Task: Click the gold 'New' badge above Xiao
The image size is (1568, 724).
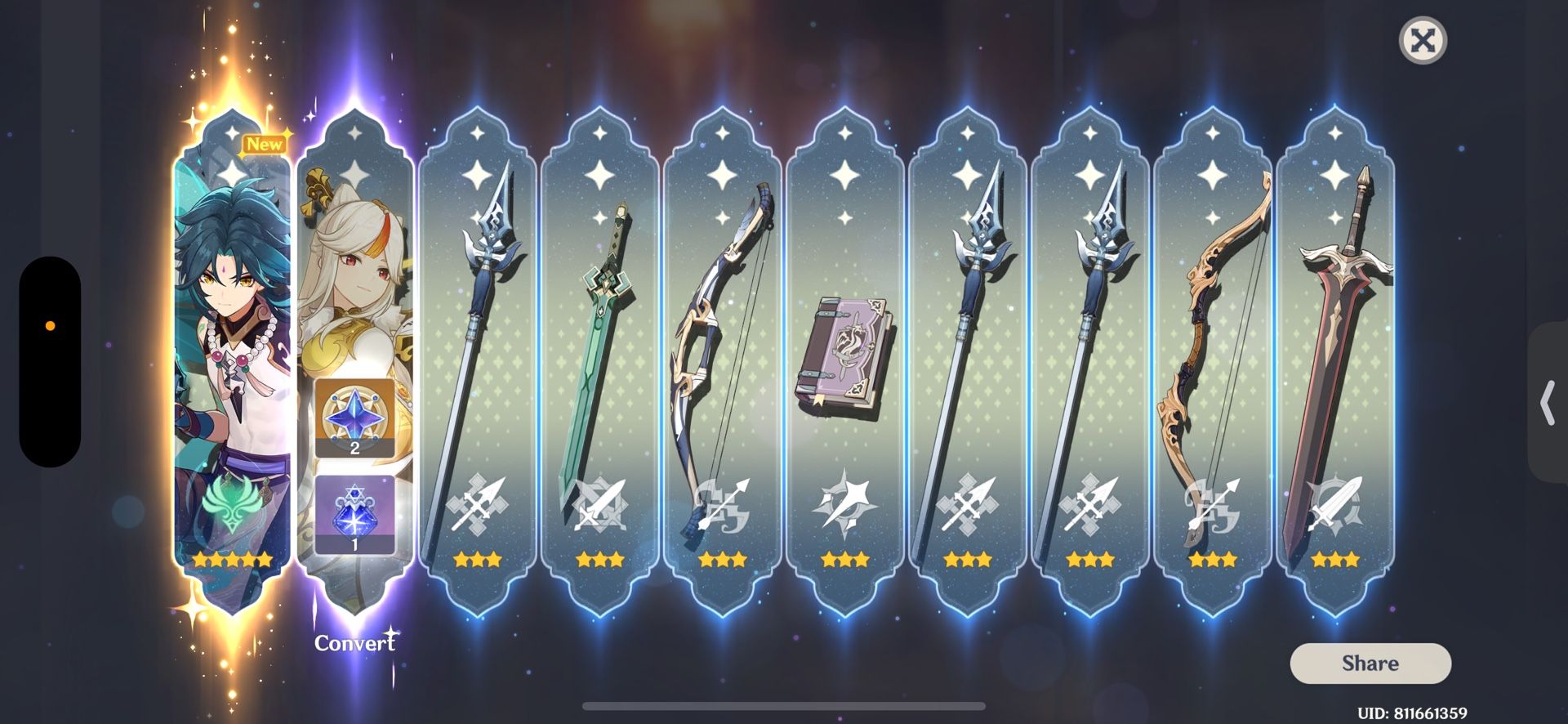Action: (265, 144)
